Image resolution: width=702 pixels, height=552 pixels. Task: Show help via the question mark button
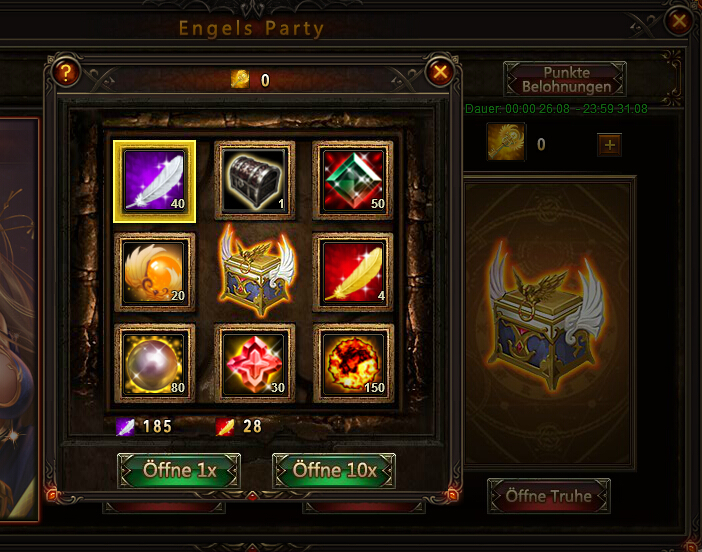(66, 72)
